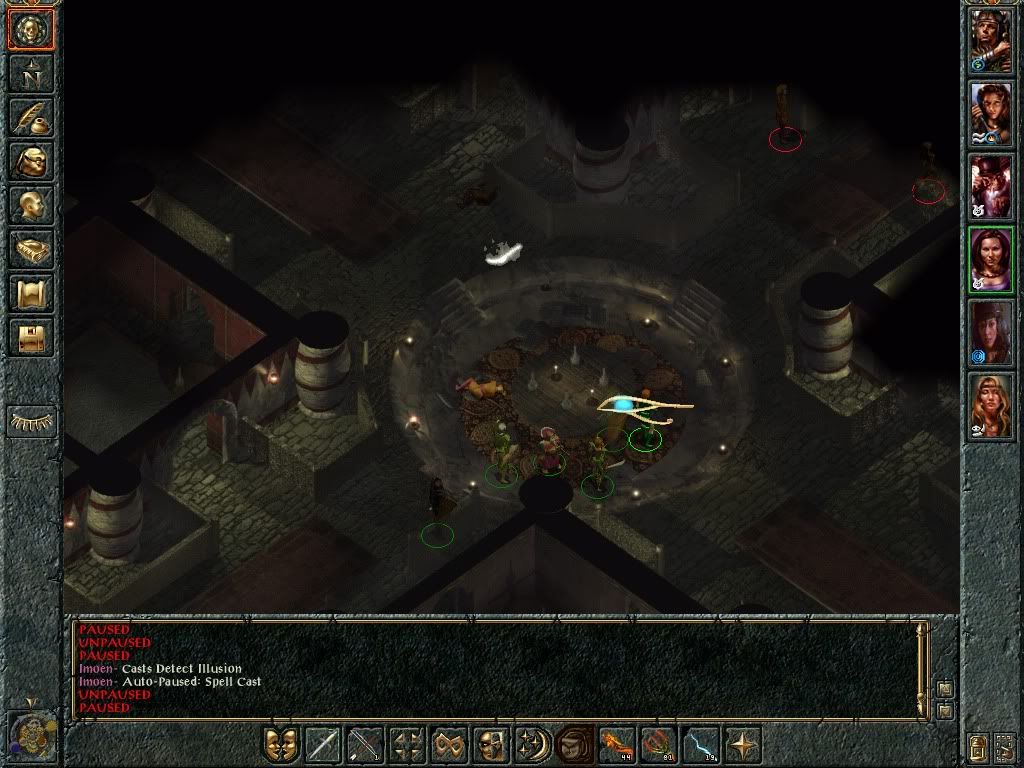This screenshot has height=768, width=1024.
Task: Open the mage spellbook icon
Action: (31, 249)
